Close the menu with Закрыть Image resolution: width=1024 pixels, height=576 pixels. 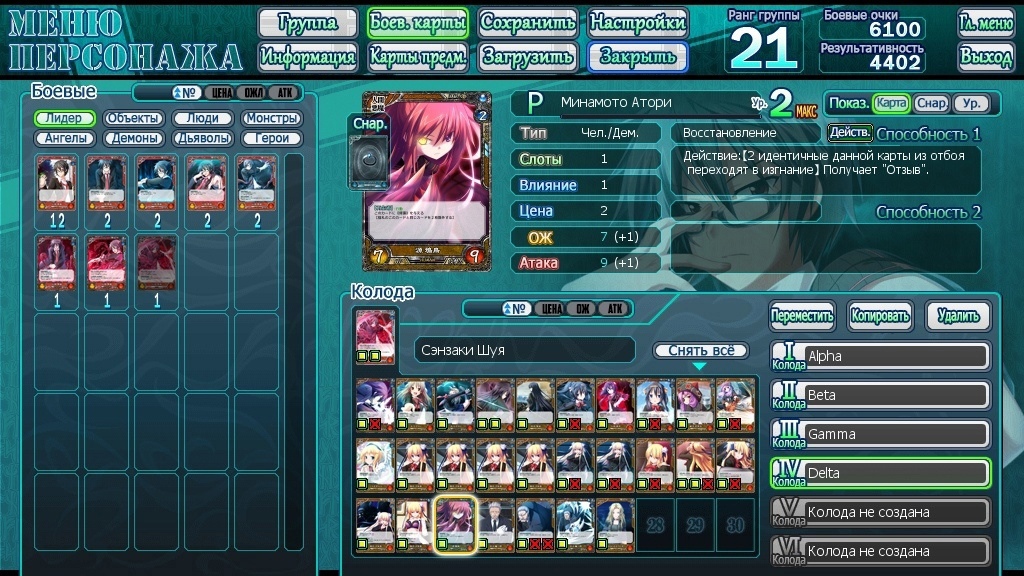(x=637, y=57)
